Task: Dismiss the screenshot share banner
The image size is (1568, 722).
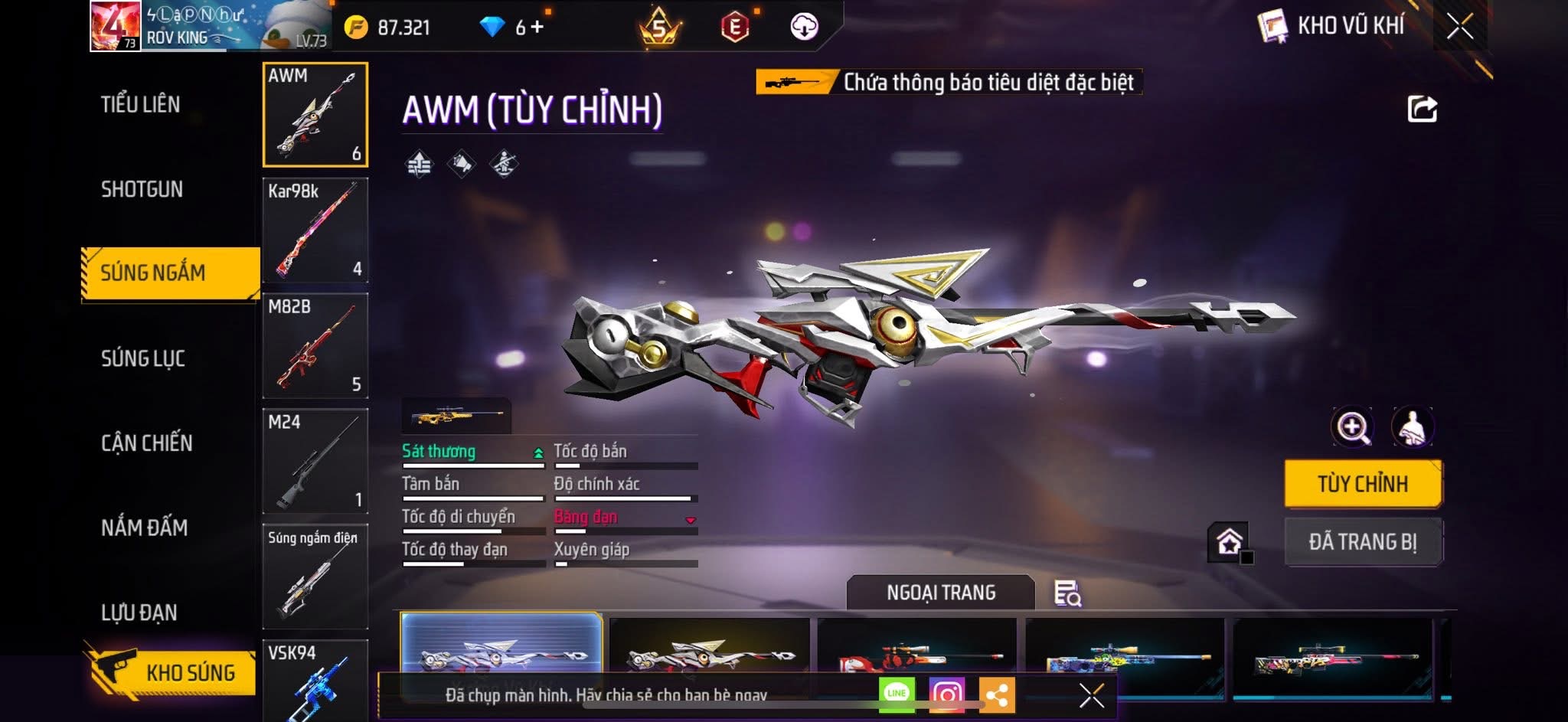Action: click(1091, 695)
